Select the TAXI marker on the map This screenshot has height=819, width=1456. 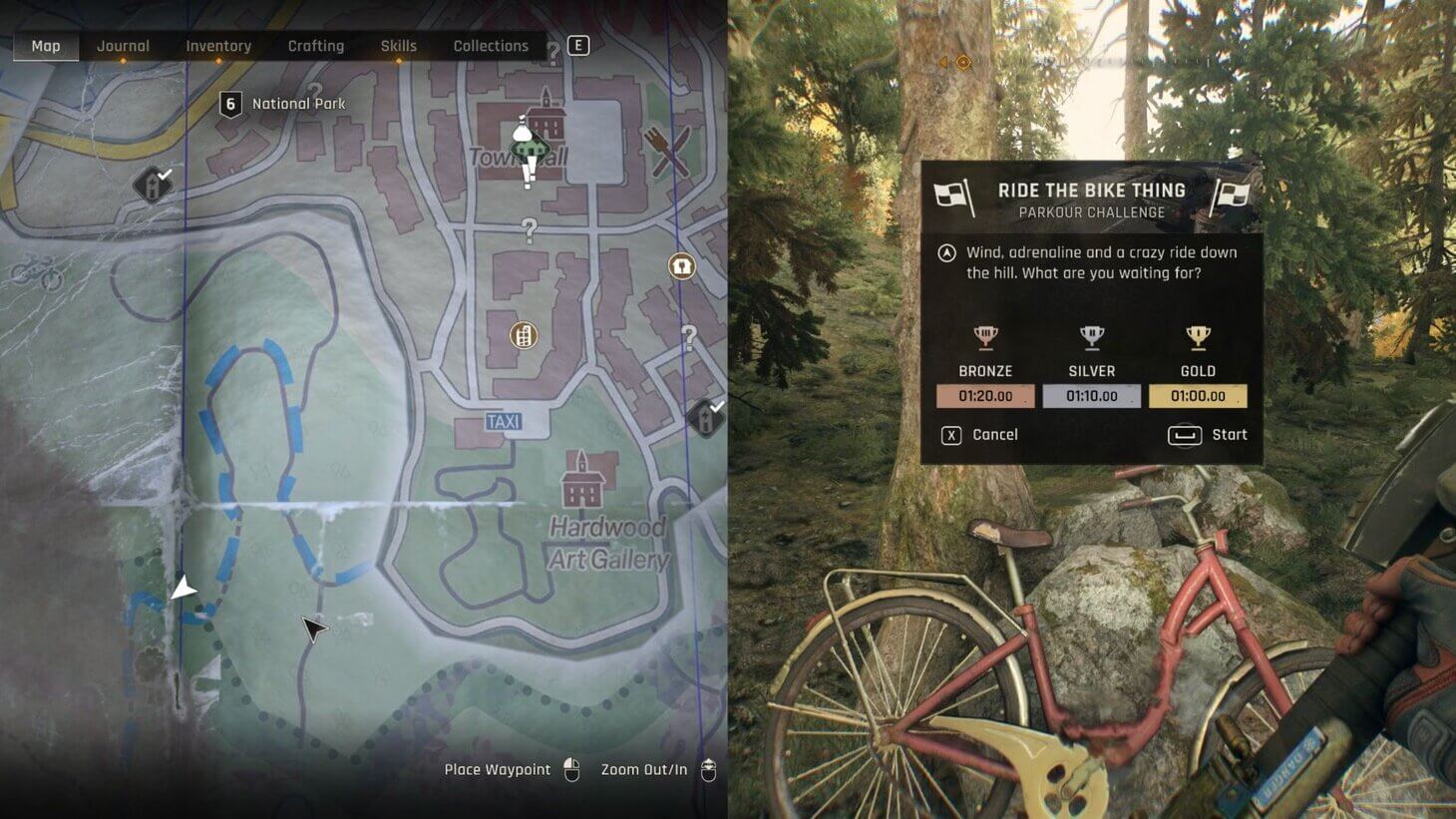pyautogui.click(x=504, y=422)
